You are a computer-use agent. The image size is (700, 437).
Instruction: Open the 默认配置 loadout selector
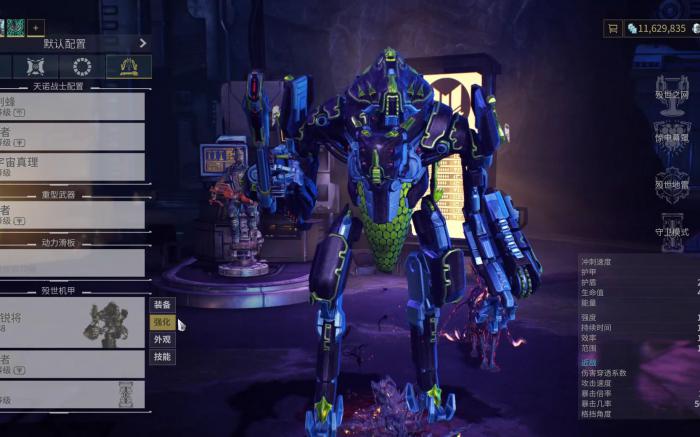(x=65, y=44)
